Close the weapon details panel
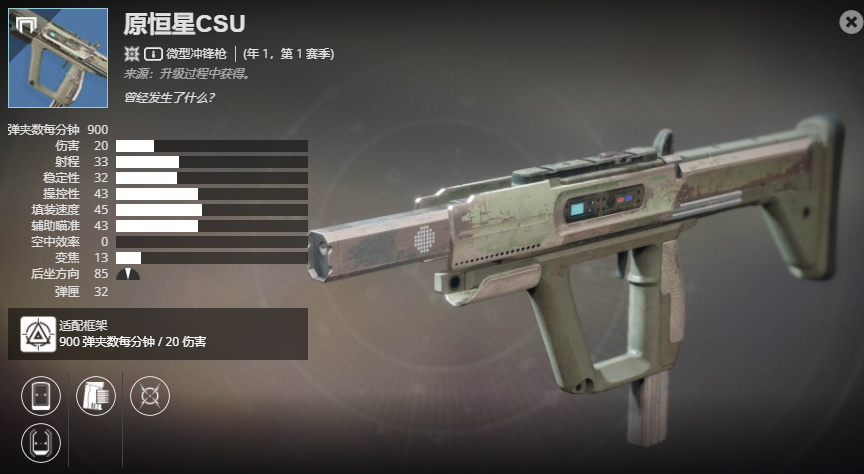The image size is (864, 474). point(850,21)
